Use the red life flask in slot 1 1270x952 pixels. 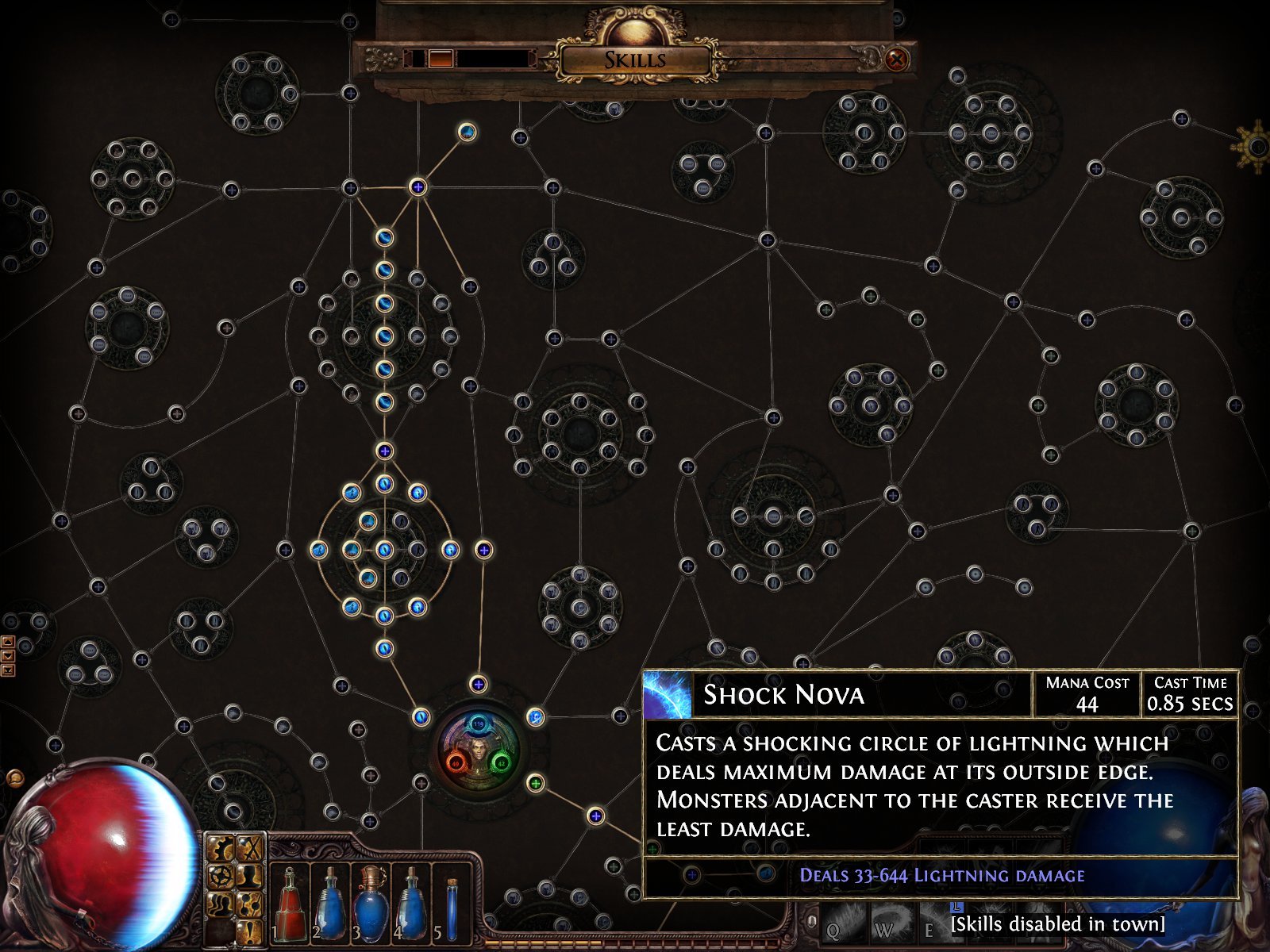click(291, 906)
